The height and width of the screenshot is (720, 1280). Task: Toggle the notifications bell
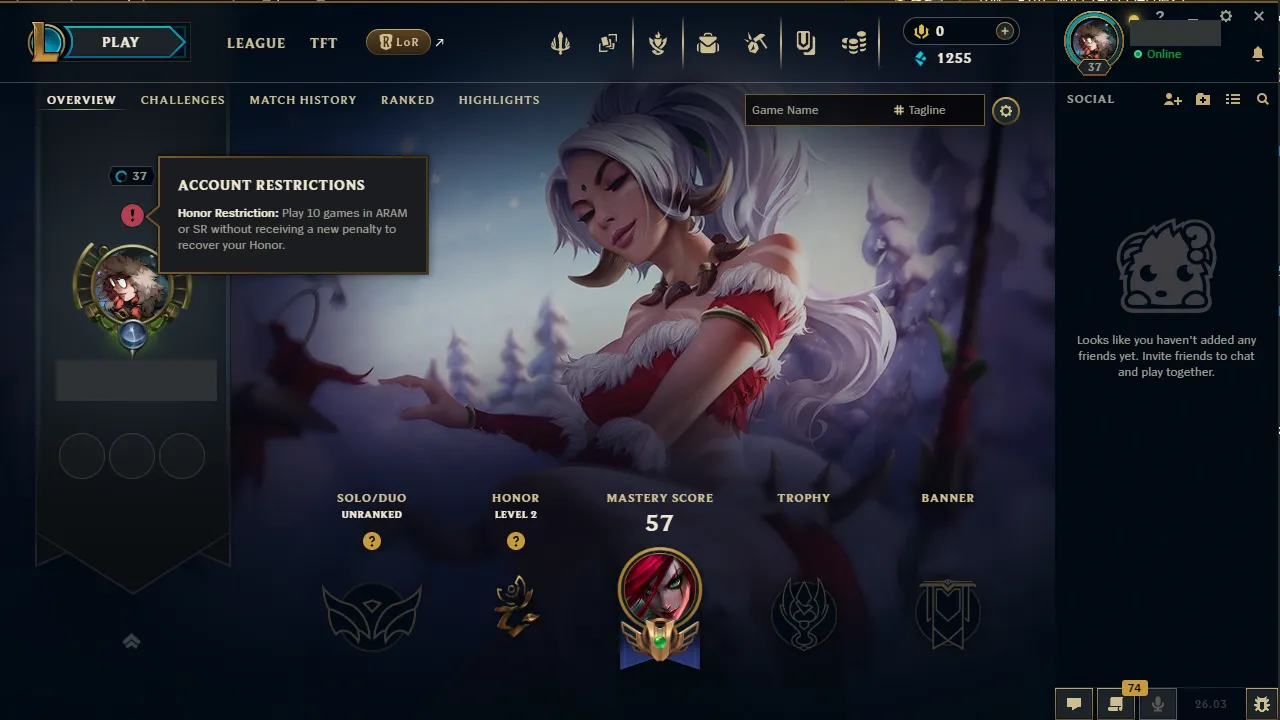[x=1258, y=55]
